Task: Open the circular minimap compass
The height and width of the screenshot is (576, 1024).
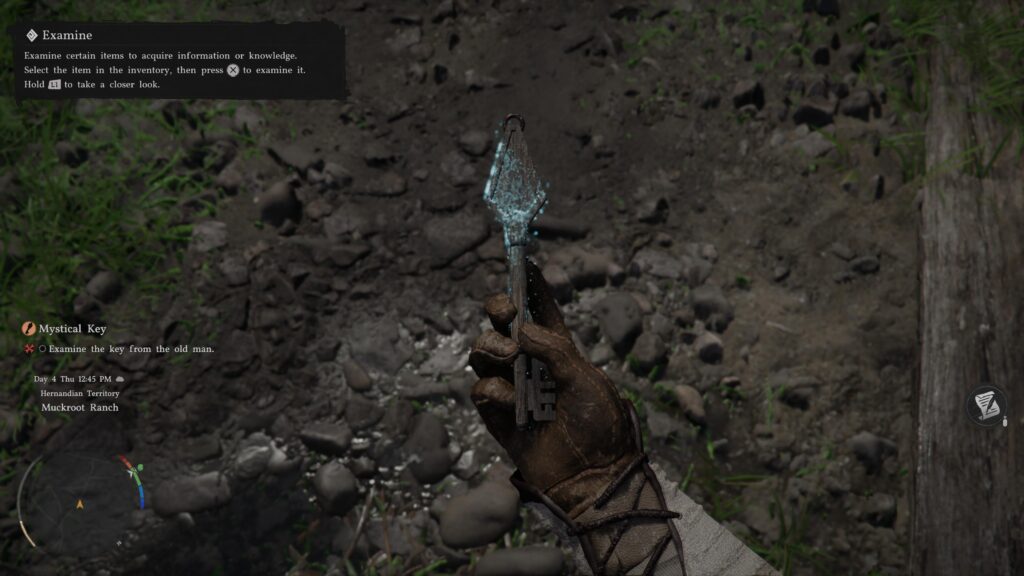Action: (x=79, y=503)
